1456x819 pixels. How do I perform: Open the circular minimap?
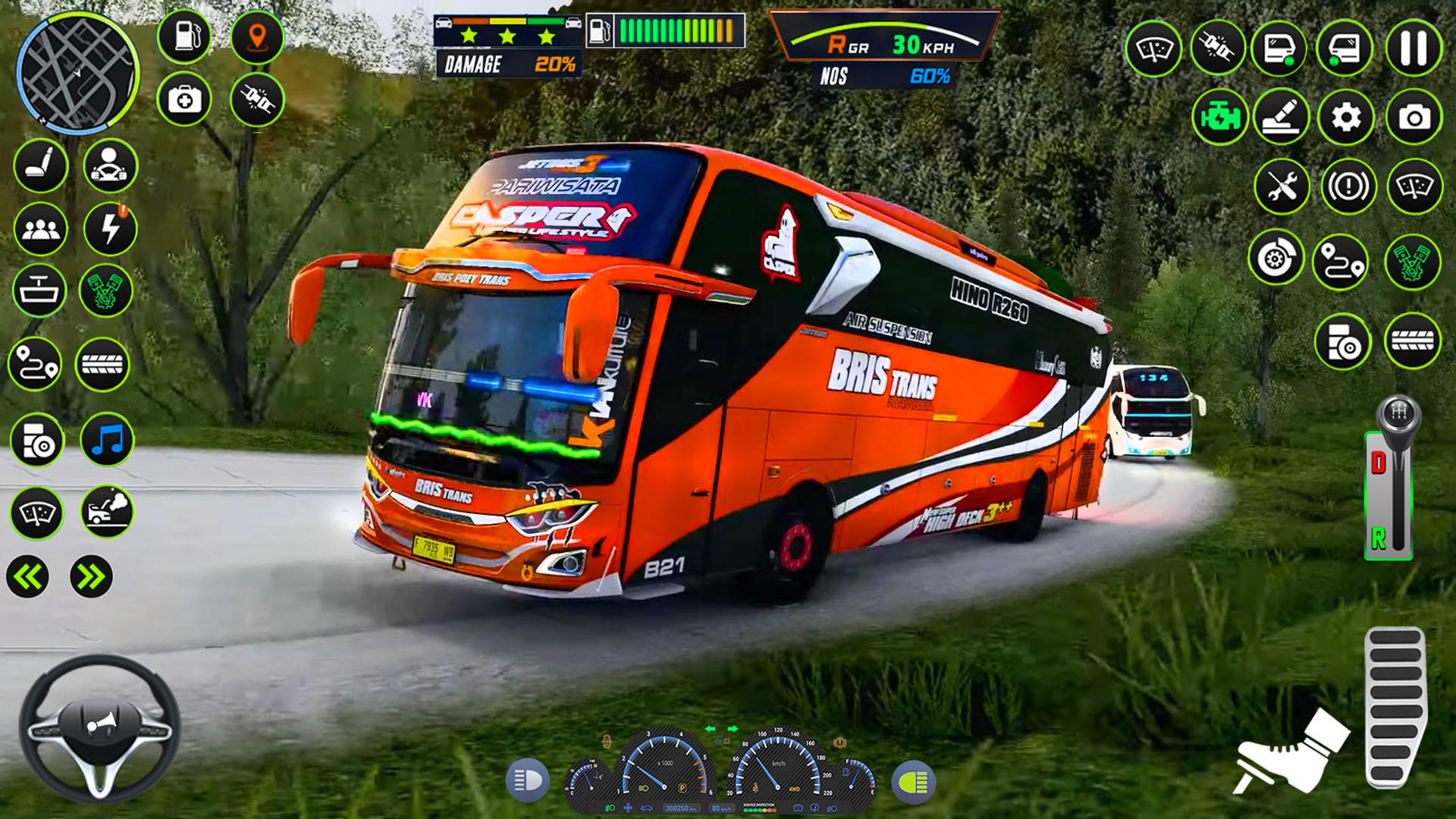(77, 72)
